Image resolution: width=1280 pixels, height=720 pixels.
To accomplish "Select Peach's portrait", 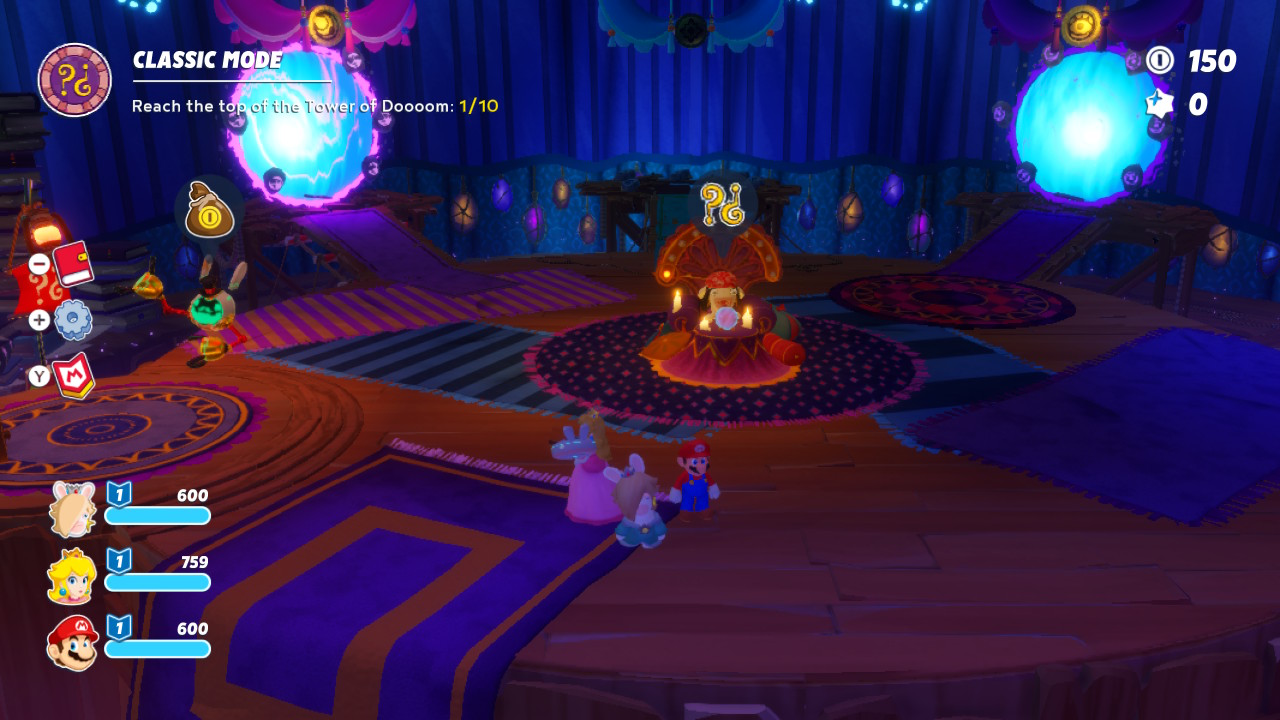I will (x=70, y=573).
